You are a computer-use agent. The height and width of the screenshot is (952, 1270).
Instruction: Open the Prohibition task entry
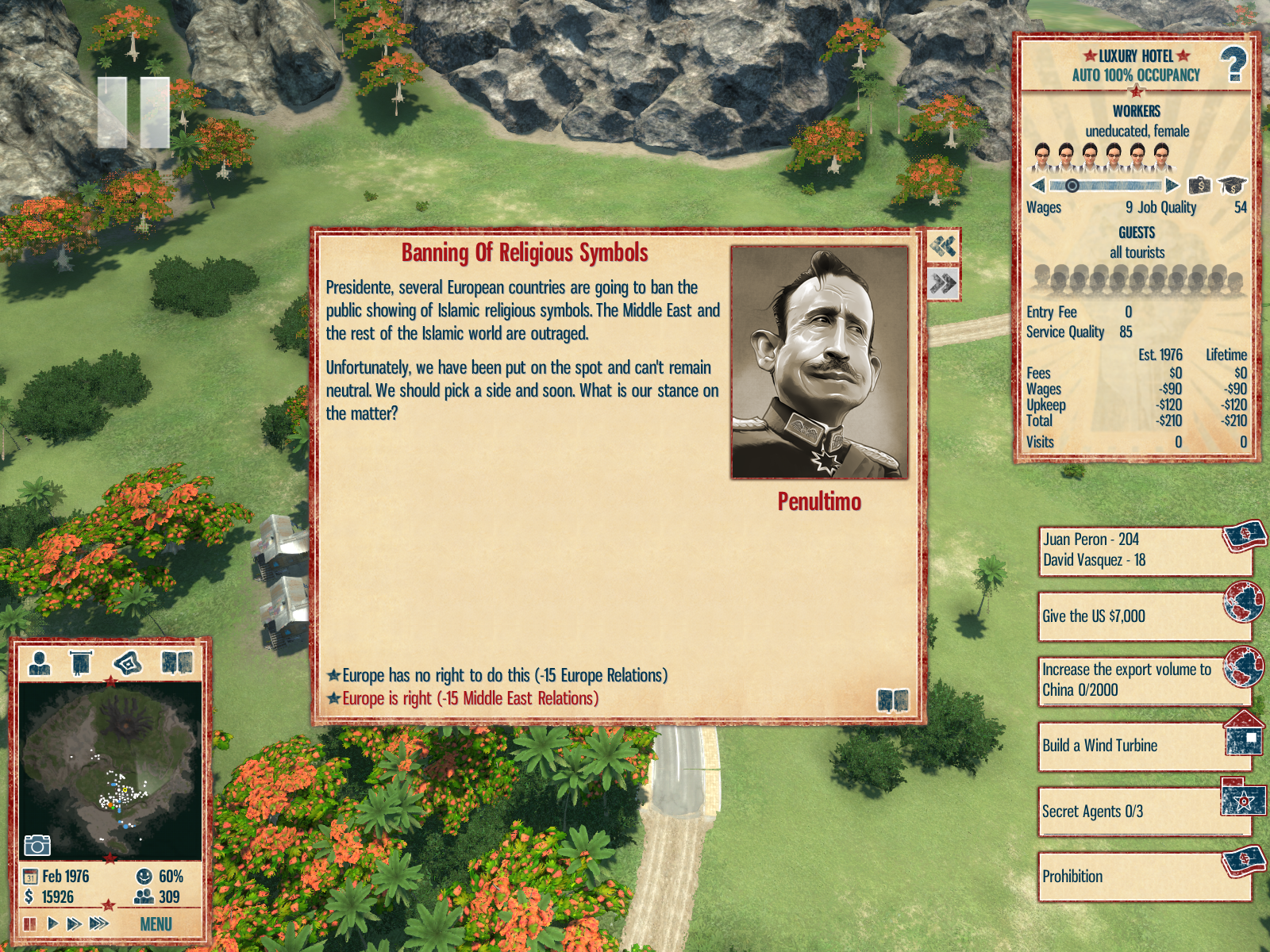coord(1143,877)
